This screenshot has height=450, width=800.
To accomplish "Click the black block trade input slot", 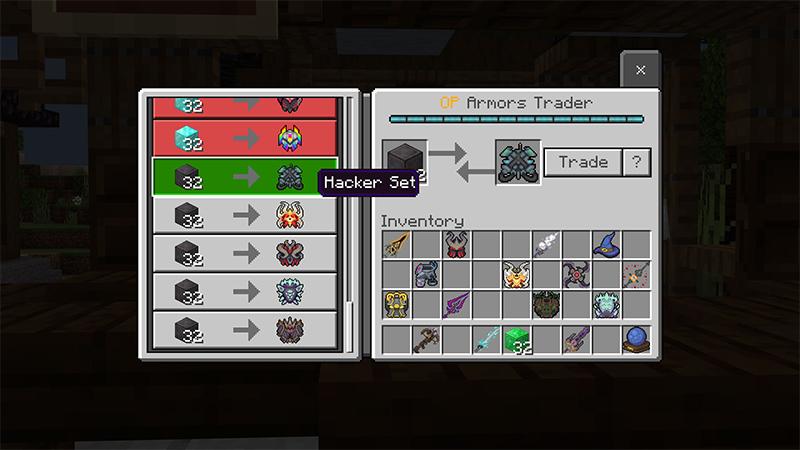I will [405, 162].
